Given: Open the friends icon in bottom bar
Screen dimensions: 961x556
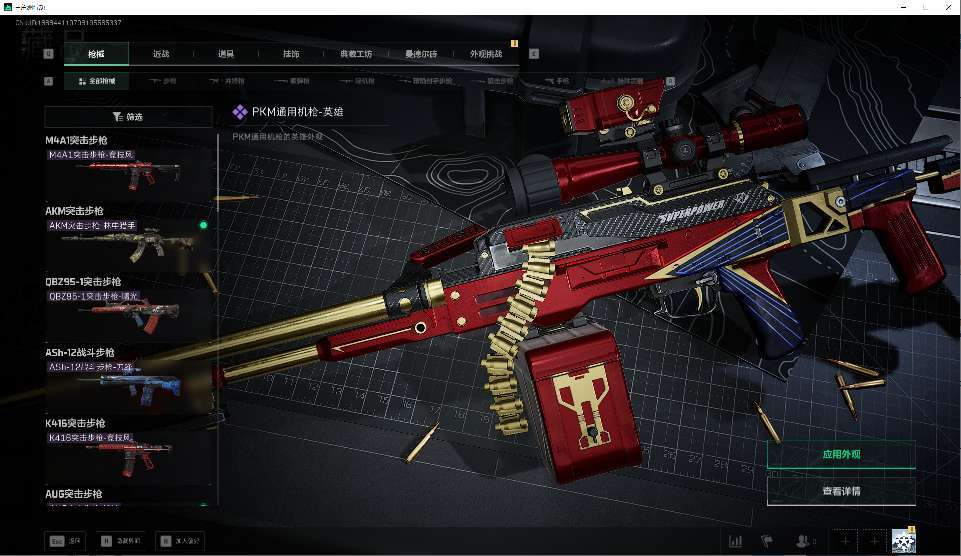Looking at the screenshot, I should pos(802,541).
